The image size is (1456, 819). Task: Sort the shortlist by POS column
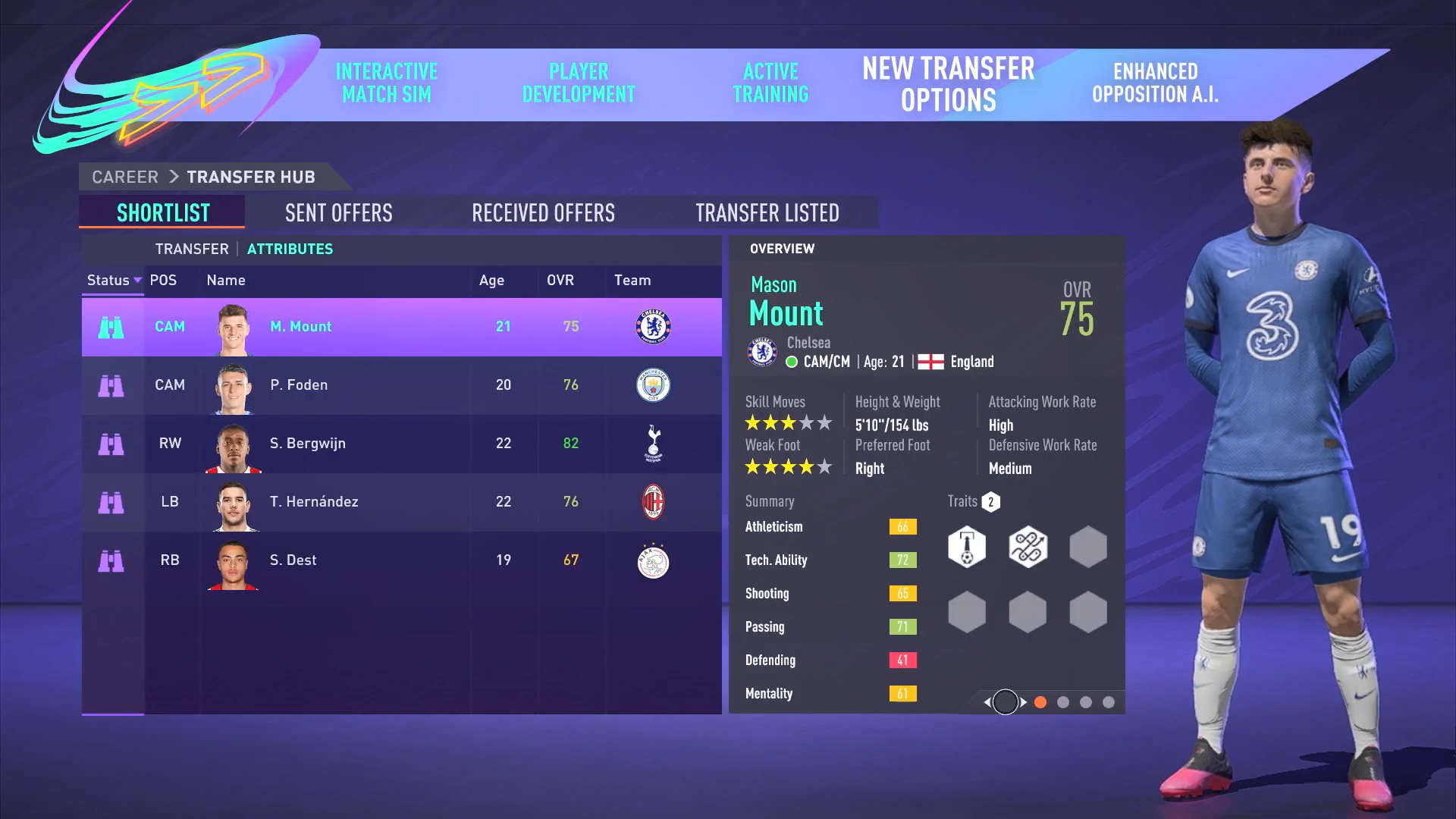tap(163, 281)
